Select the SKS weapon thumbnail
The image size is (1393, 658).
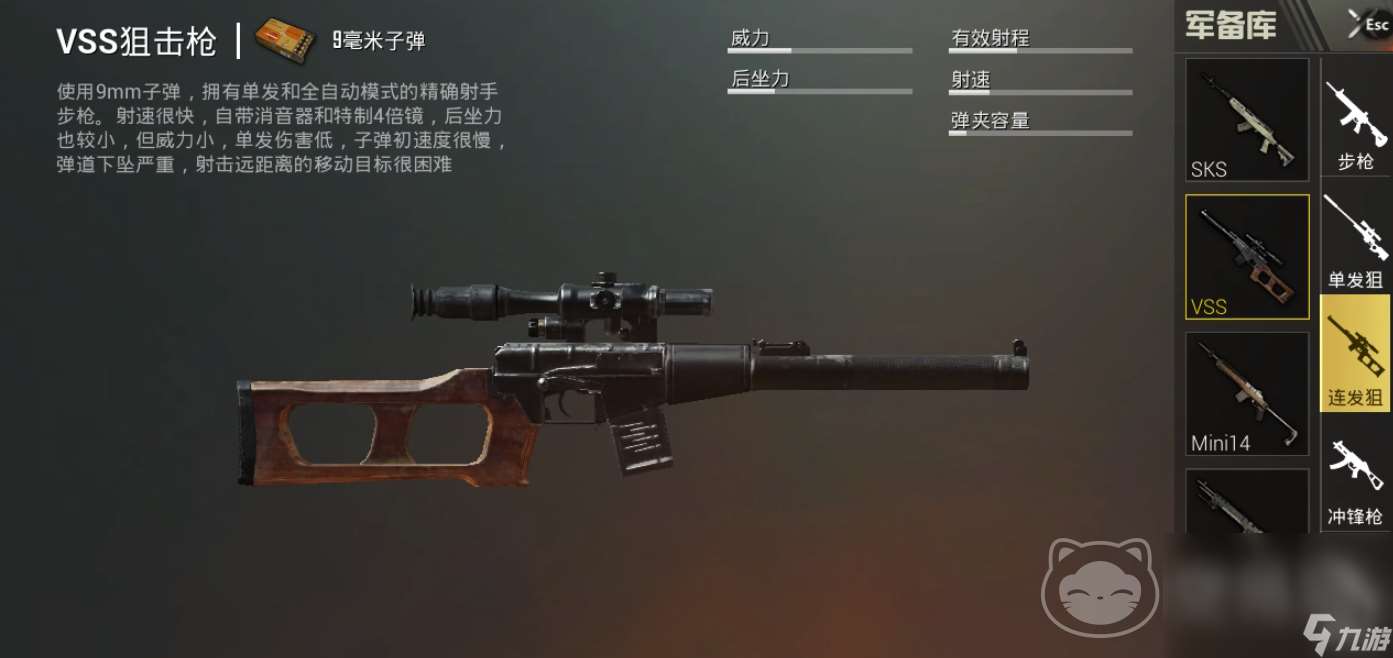tap(1246, 120)
